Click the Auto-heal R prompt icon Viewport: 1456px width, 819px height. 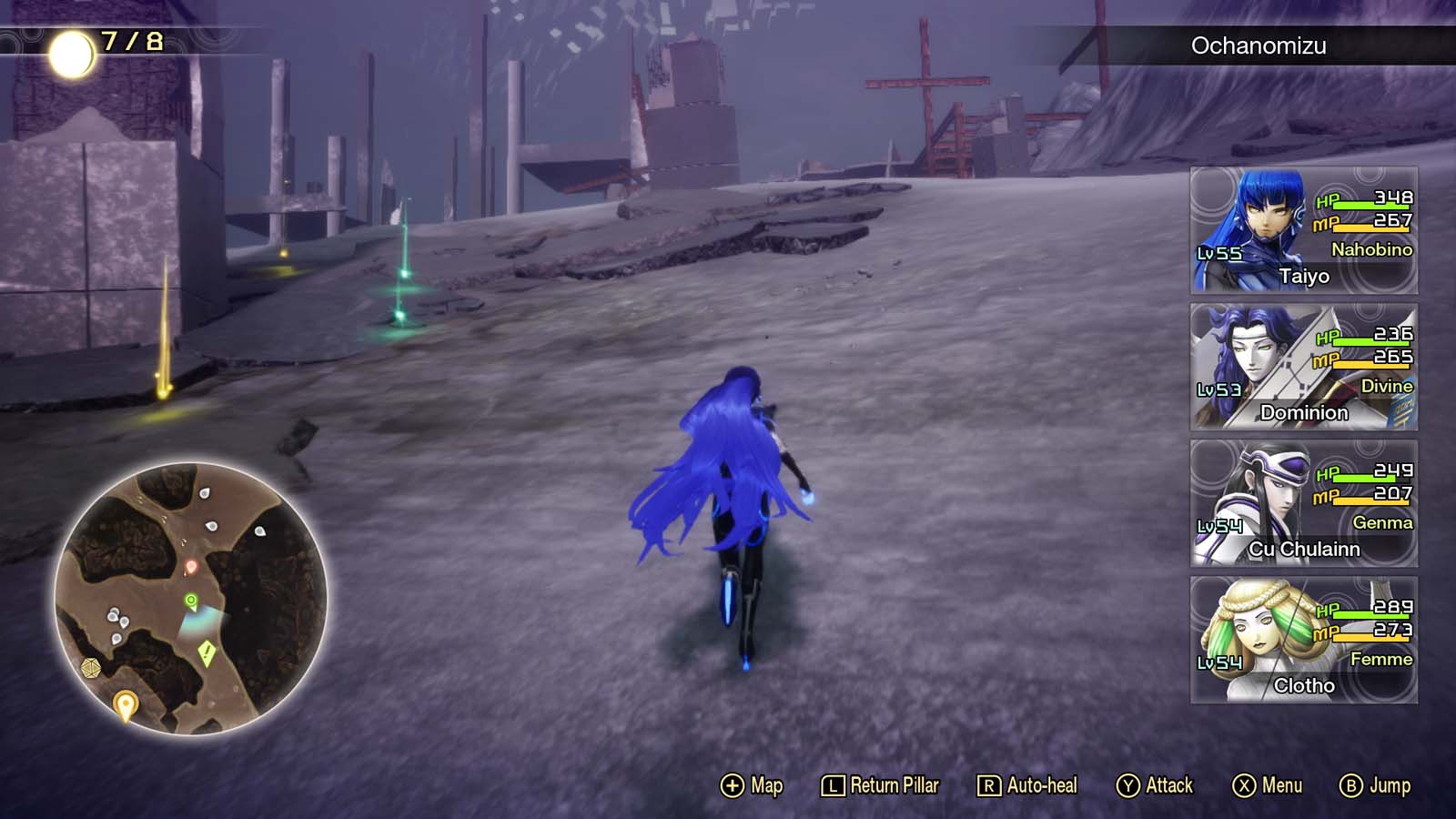coord(989,784)
